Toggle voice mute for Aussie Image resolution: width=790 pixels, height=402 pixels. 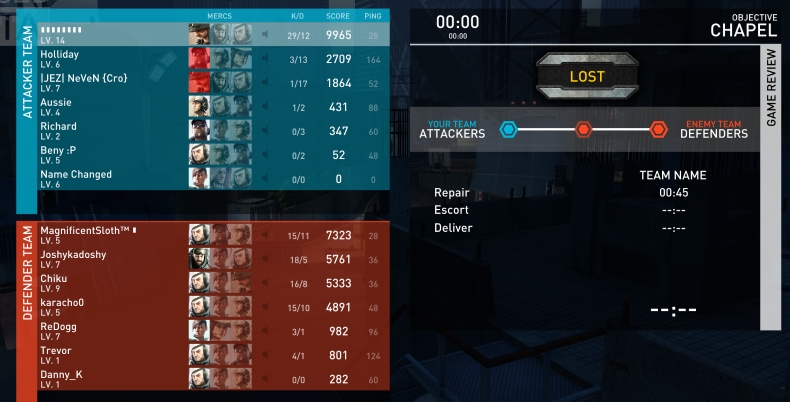coord(264,107)
